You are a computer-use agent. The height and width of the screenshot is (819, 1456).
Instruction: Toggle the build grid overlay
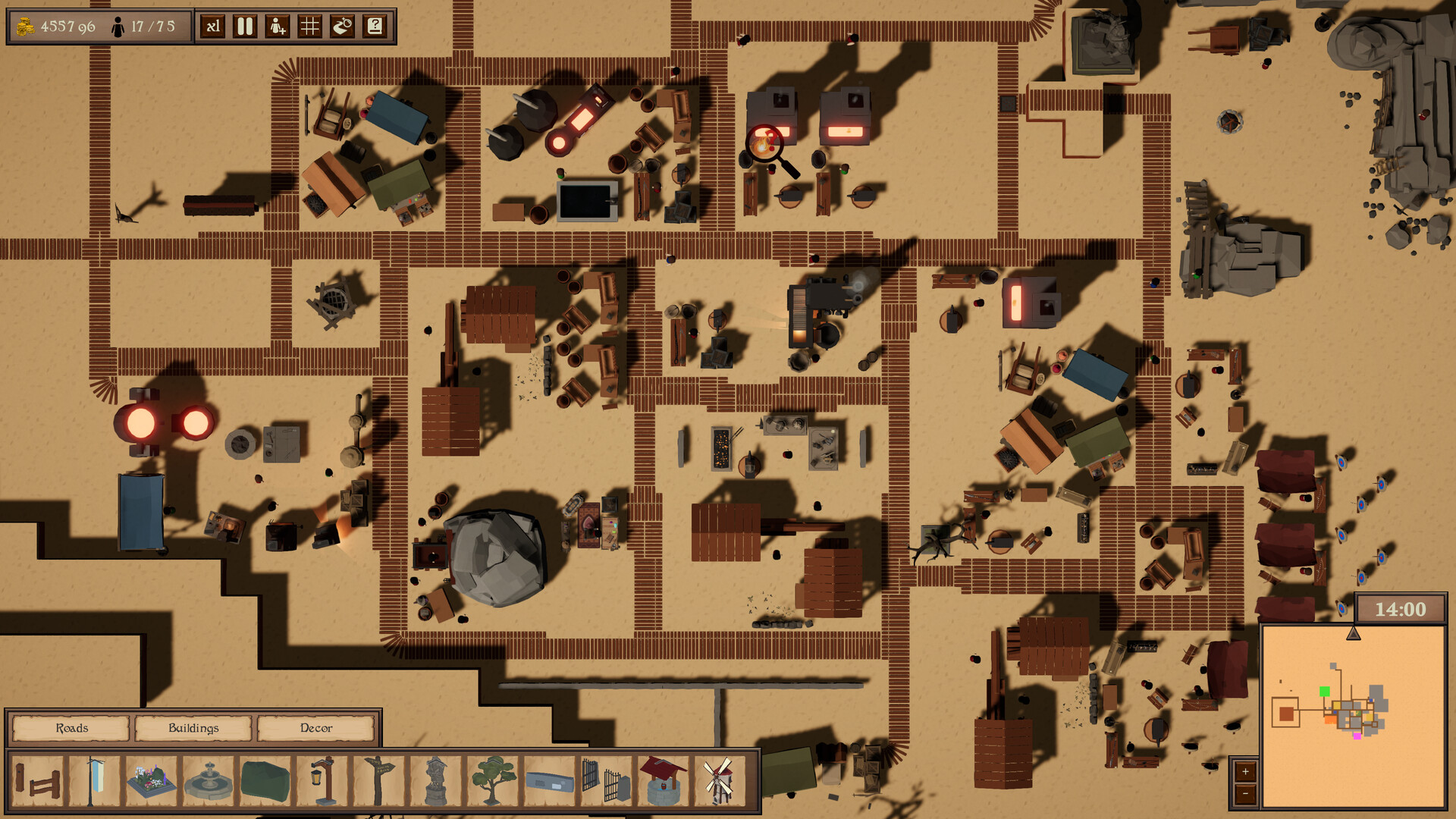(309, 26)
